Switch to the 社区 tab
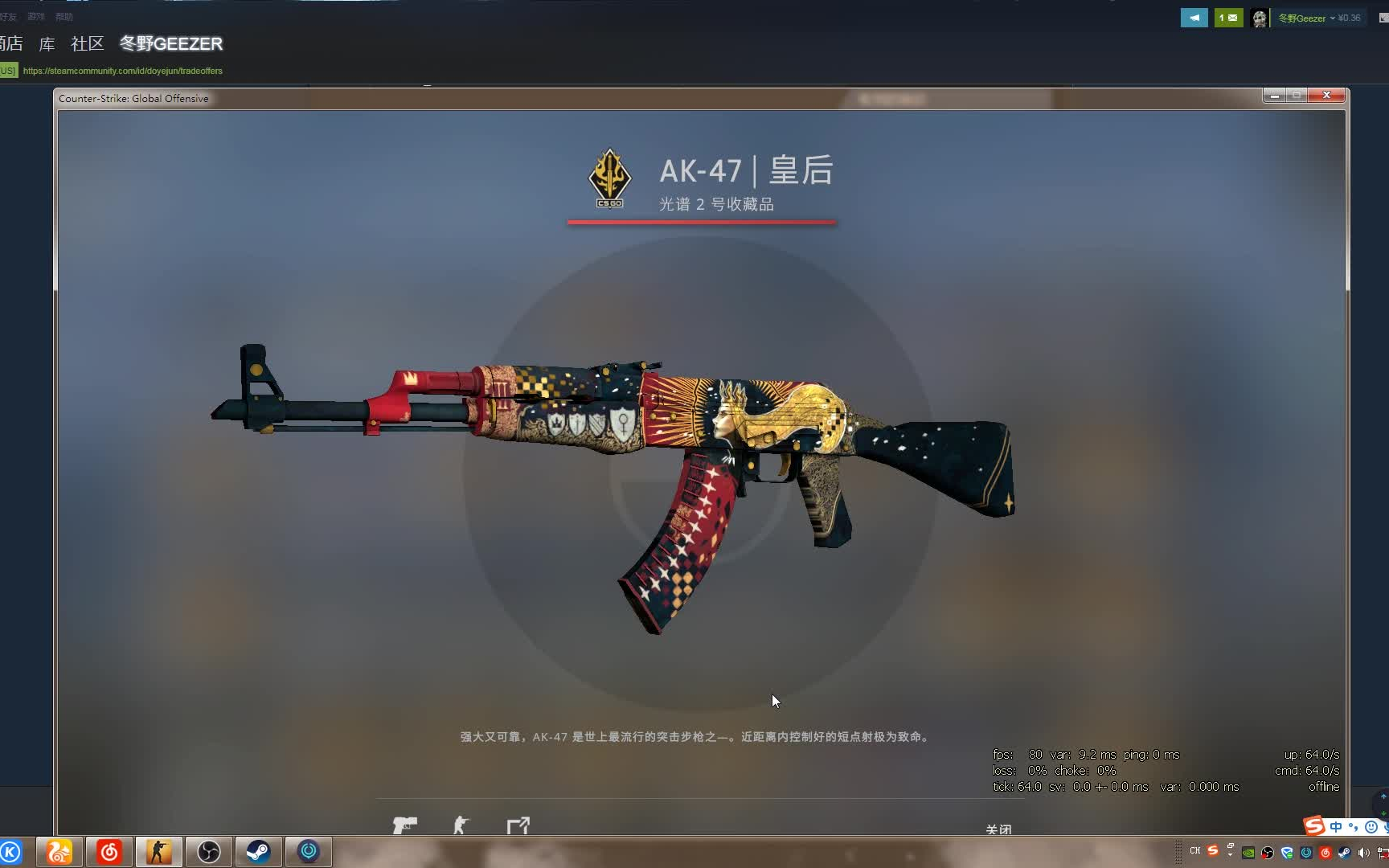1389x868 pixels. click(x=87, y=44)
